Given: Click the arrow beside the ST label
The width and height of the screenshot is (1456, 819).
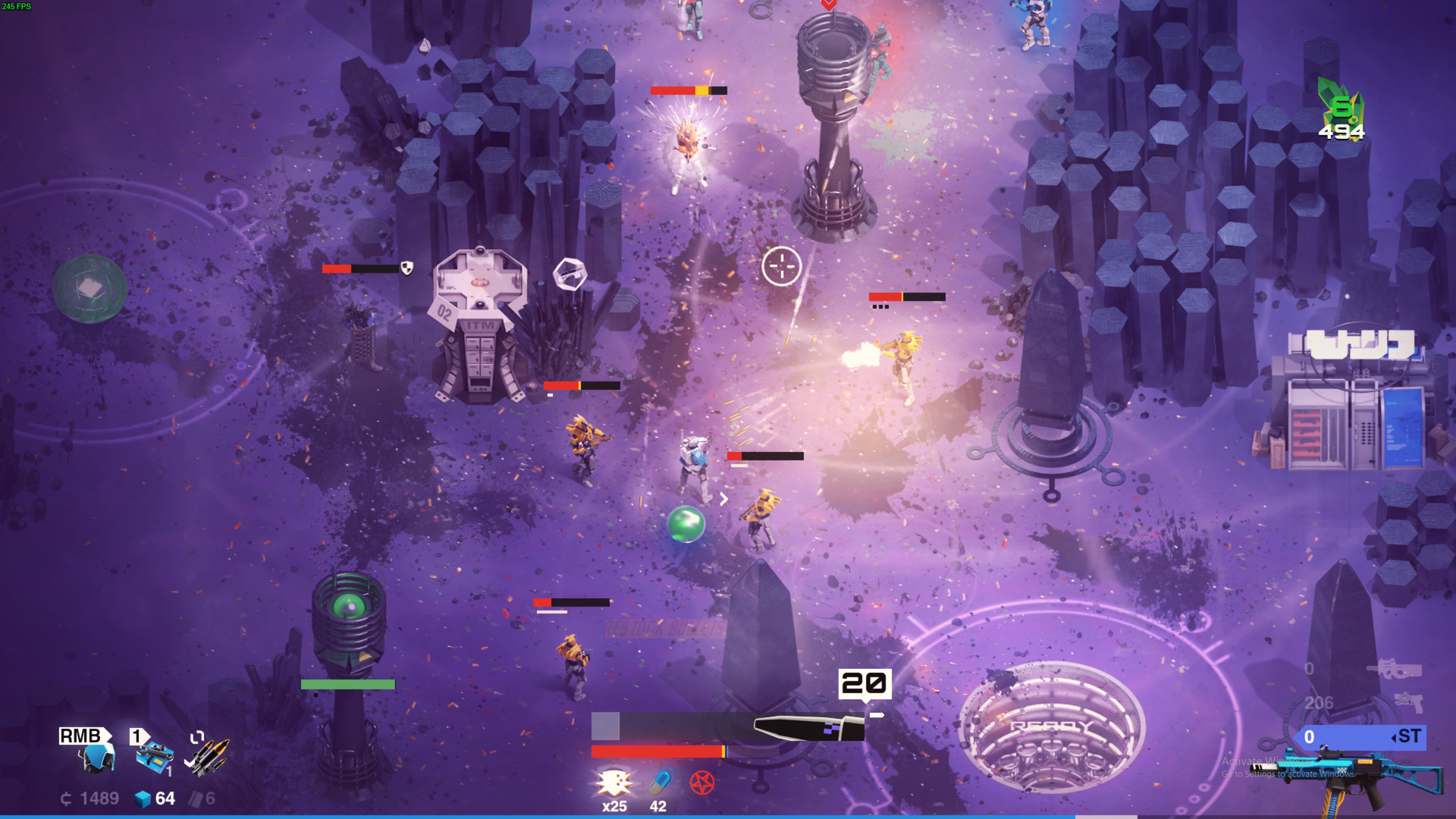Looking at the screenshot, I should (1394, 738).
